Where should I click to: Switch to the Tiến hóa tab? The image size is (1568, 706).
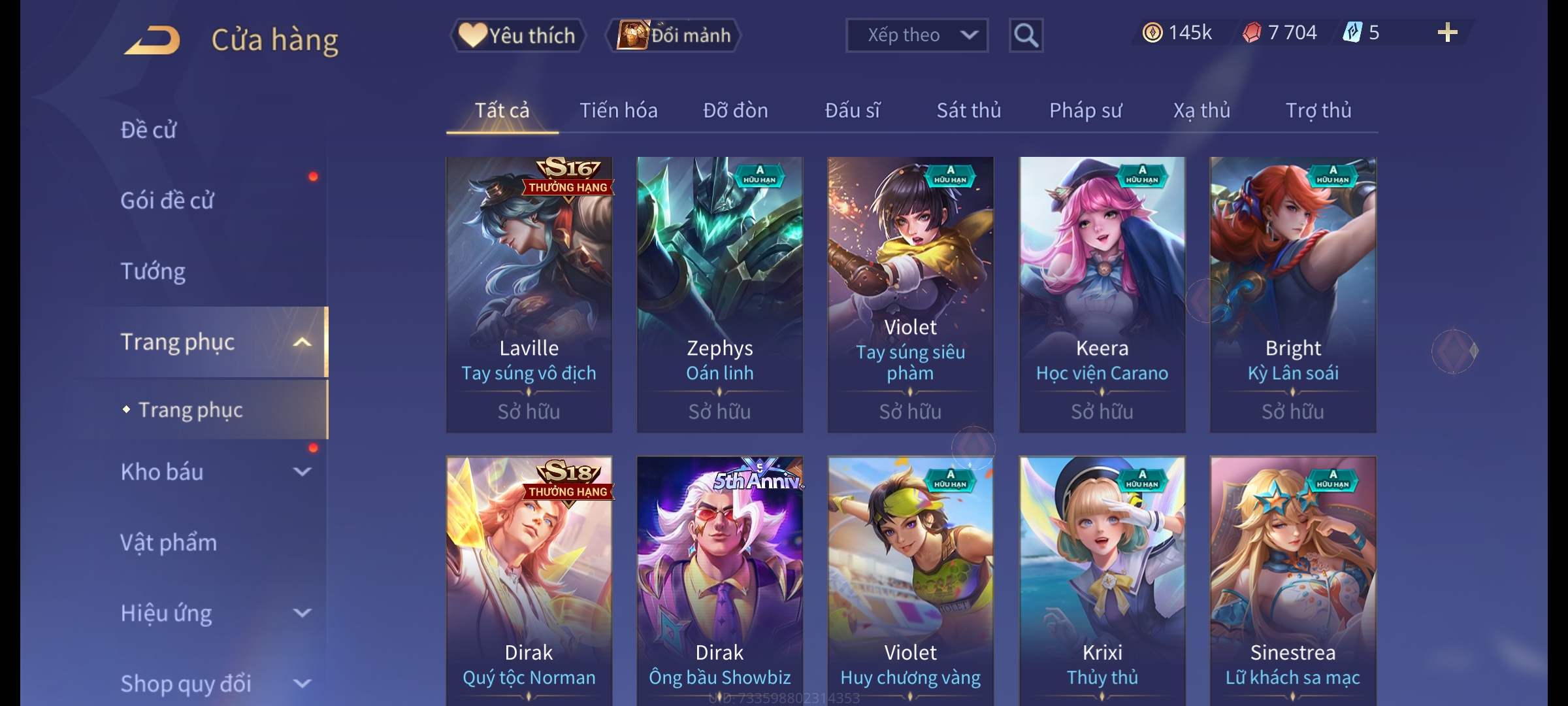618,110
